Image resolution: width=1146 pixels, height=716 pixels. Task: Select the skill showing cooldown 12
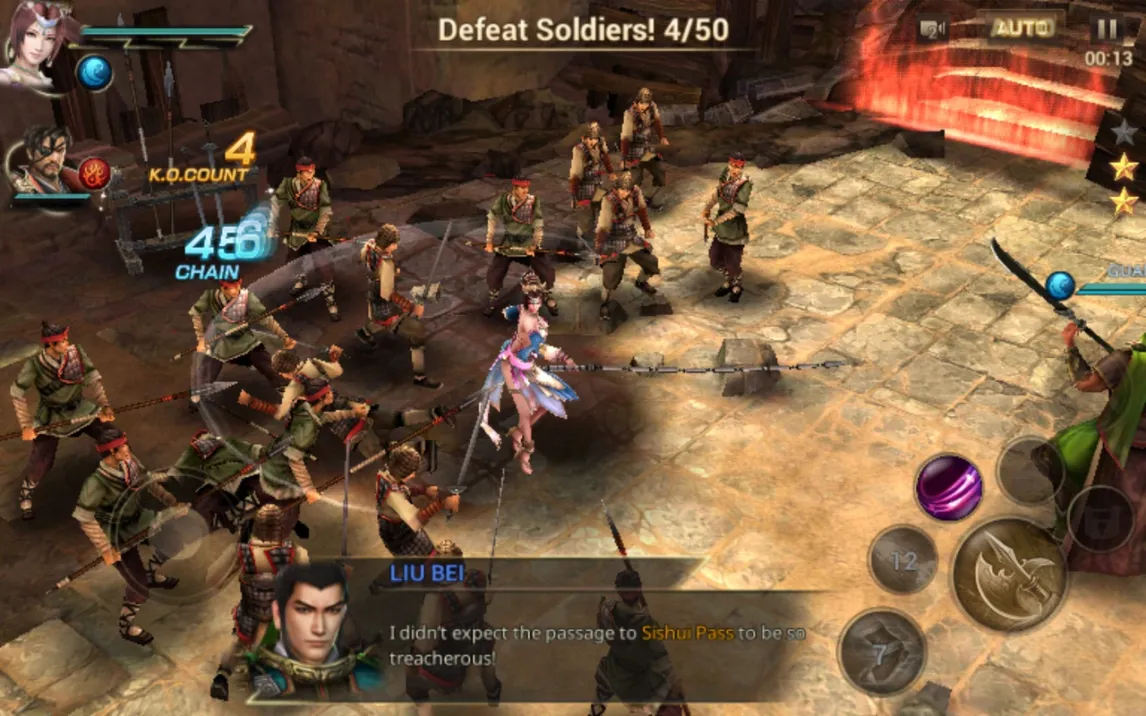coord(903,560)
